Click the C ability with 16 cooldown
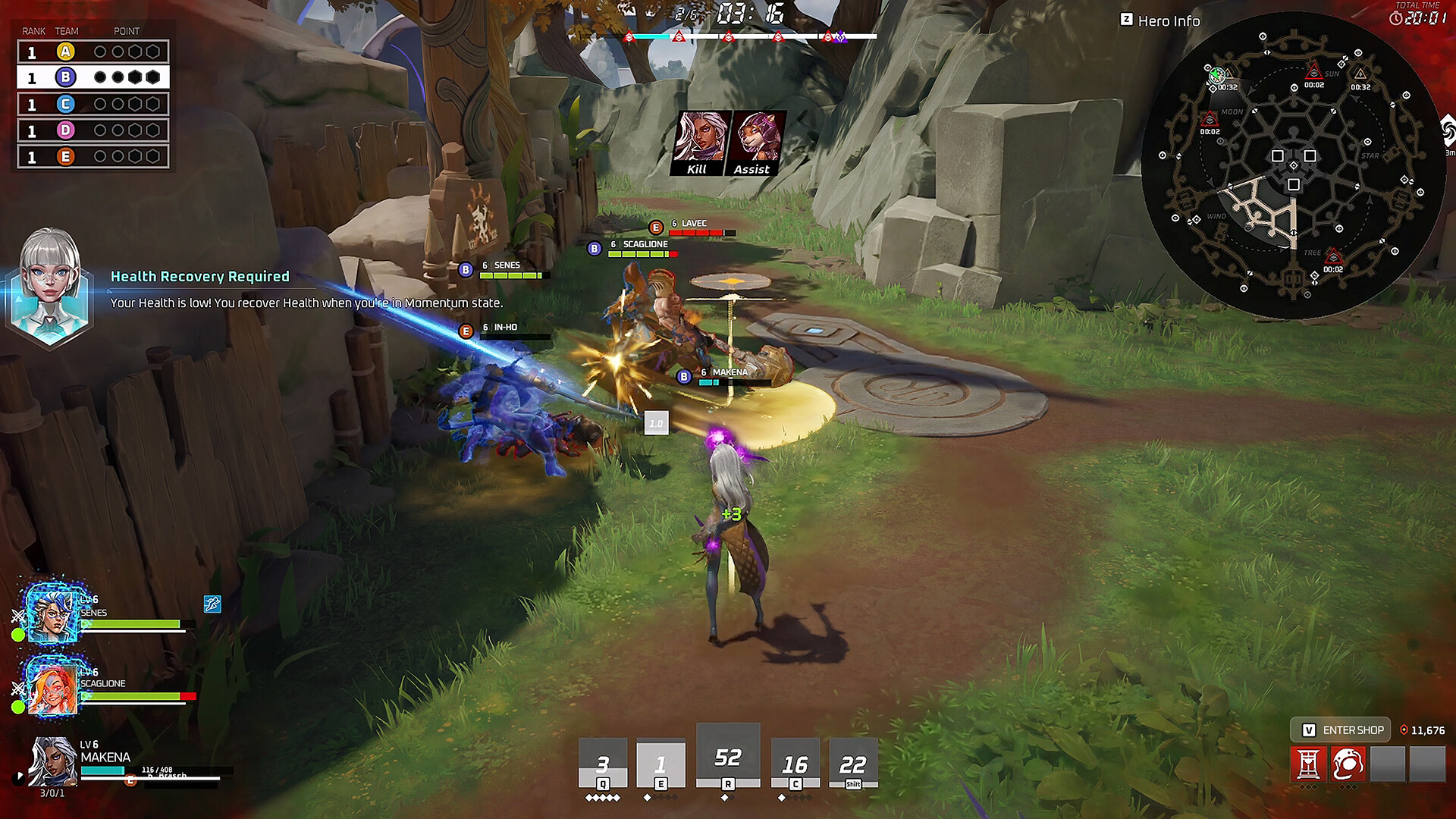This screenshot has width=1456, height=819. pyautogui.click(x=794, y=762)
